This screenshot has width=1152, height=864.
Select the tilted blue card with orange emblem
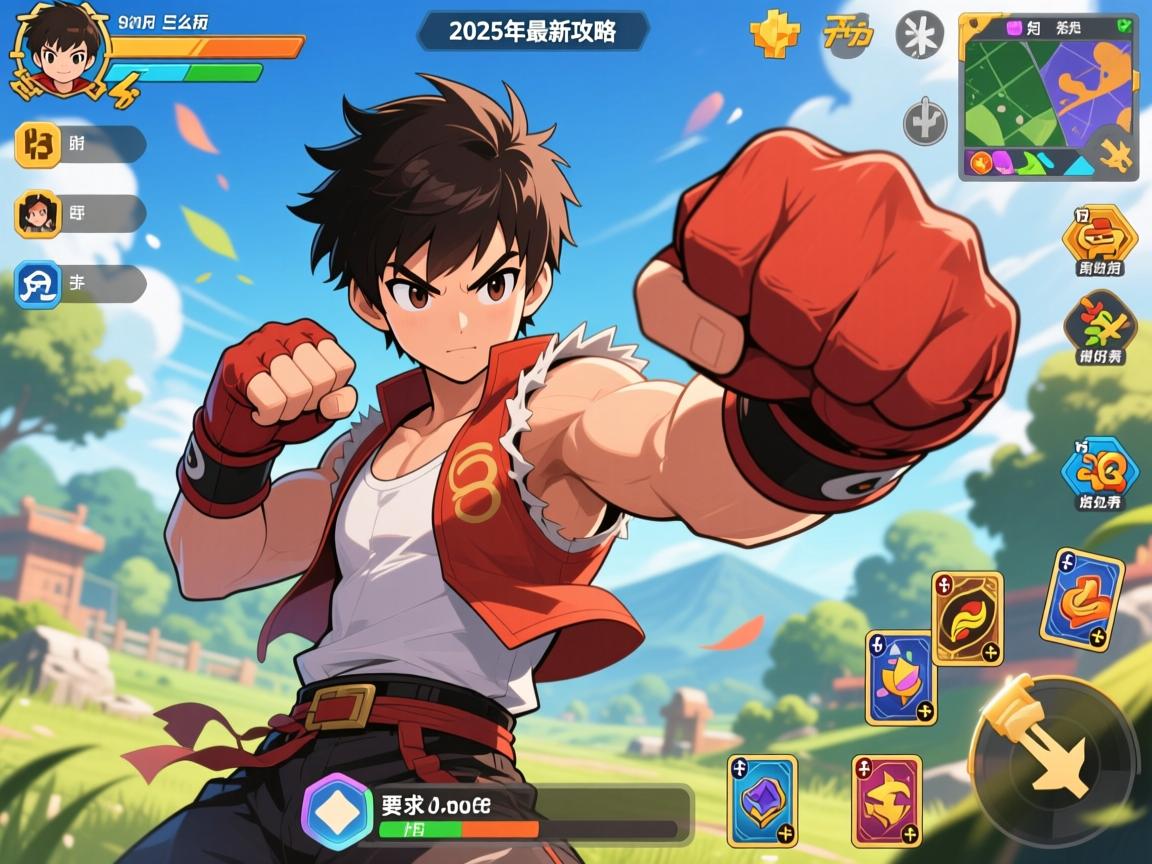point(1081,598)
